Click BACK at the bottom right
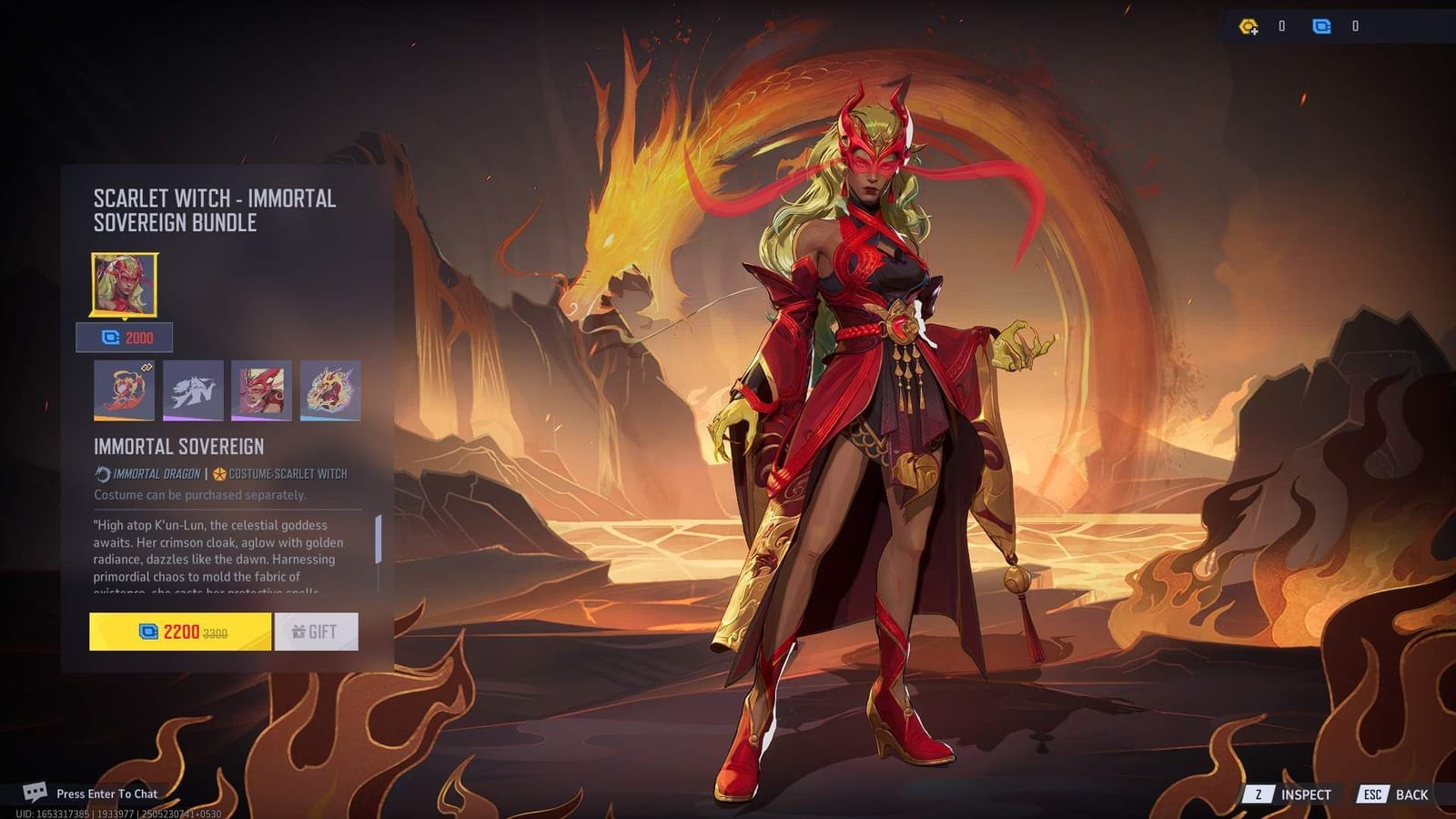The width and height of the screenshot is (1456, 819). (x=1413, y=794)
